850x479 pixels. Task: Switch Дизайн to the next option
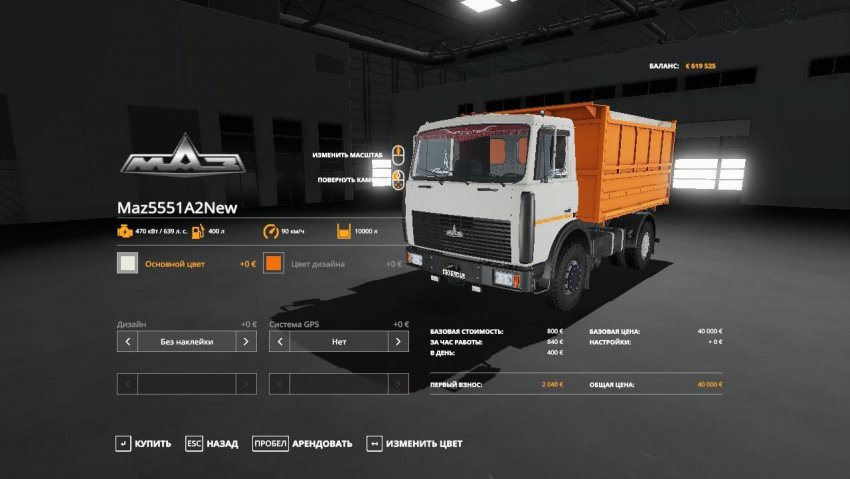[x=246, y=342]
